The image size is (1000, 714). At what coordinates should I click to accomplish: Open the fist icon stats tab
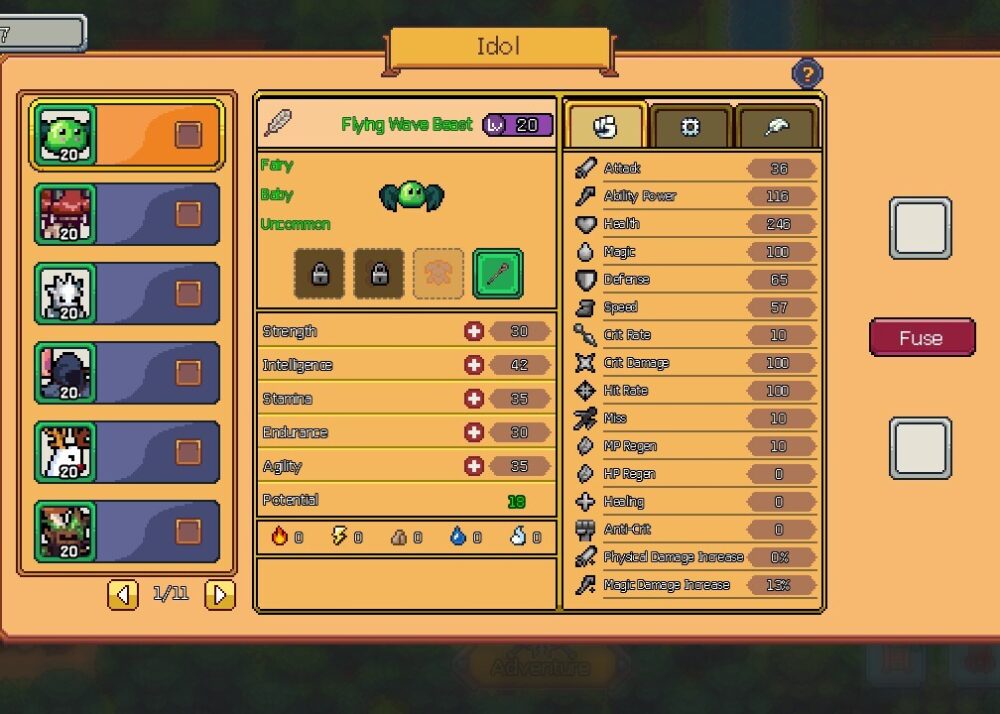coord(606,127)
